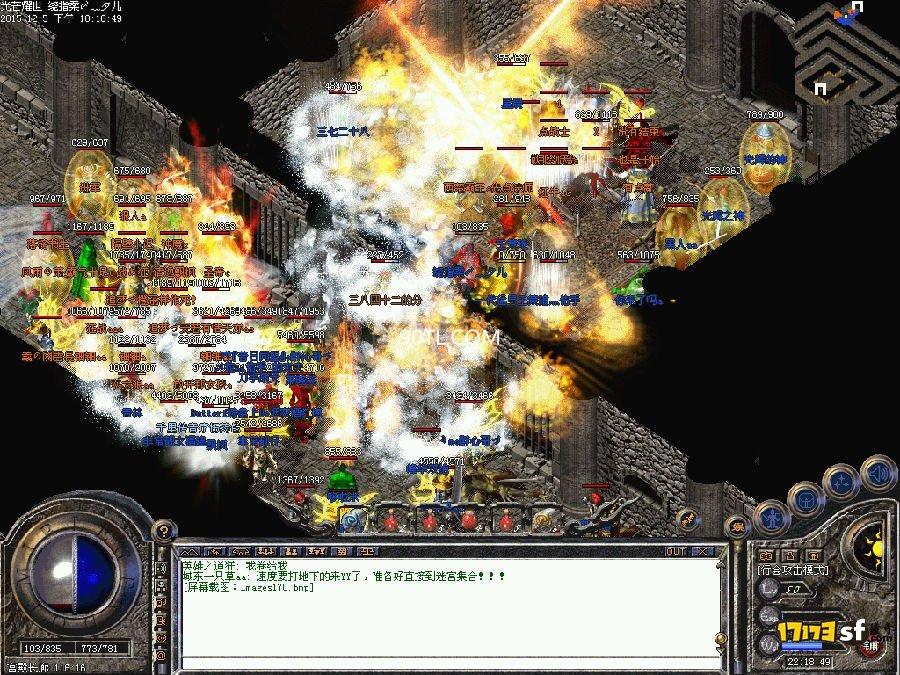
Task: Click the chat text input line
Action: 440,661
